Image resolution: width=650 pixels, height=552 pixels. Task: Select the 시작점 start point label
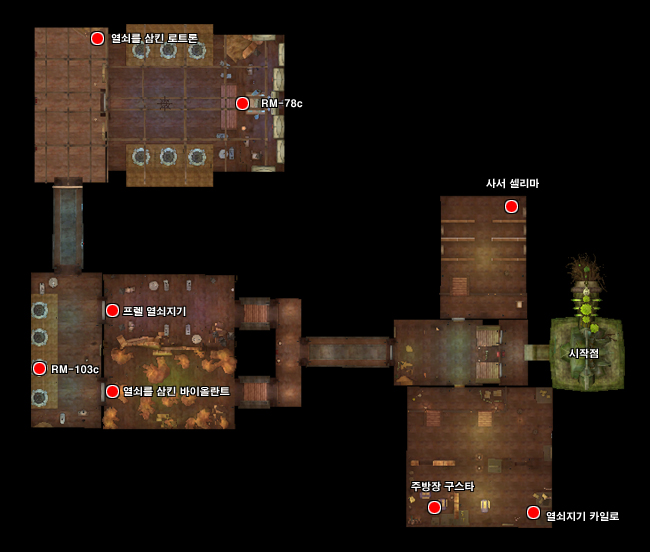[x=583, y=353]
